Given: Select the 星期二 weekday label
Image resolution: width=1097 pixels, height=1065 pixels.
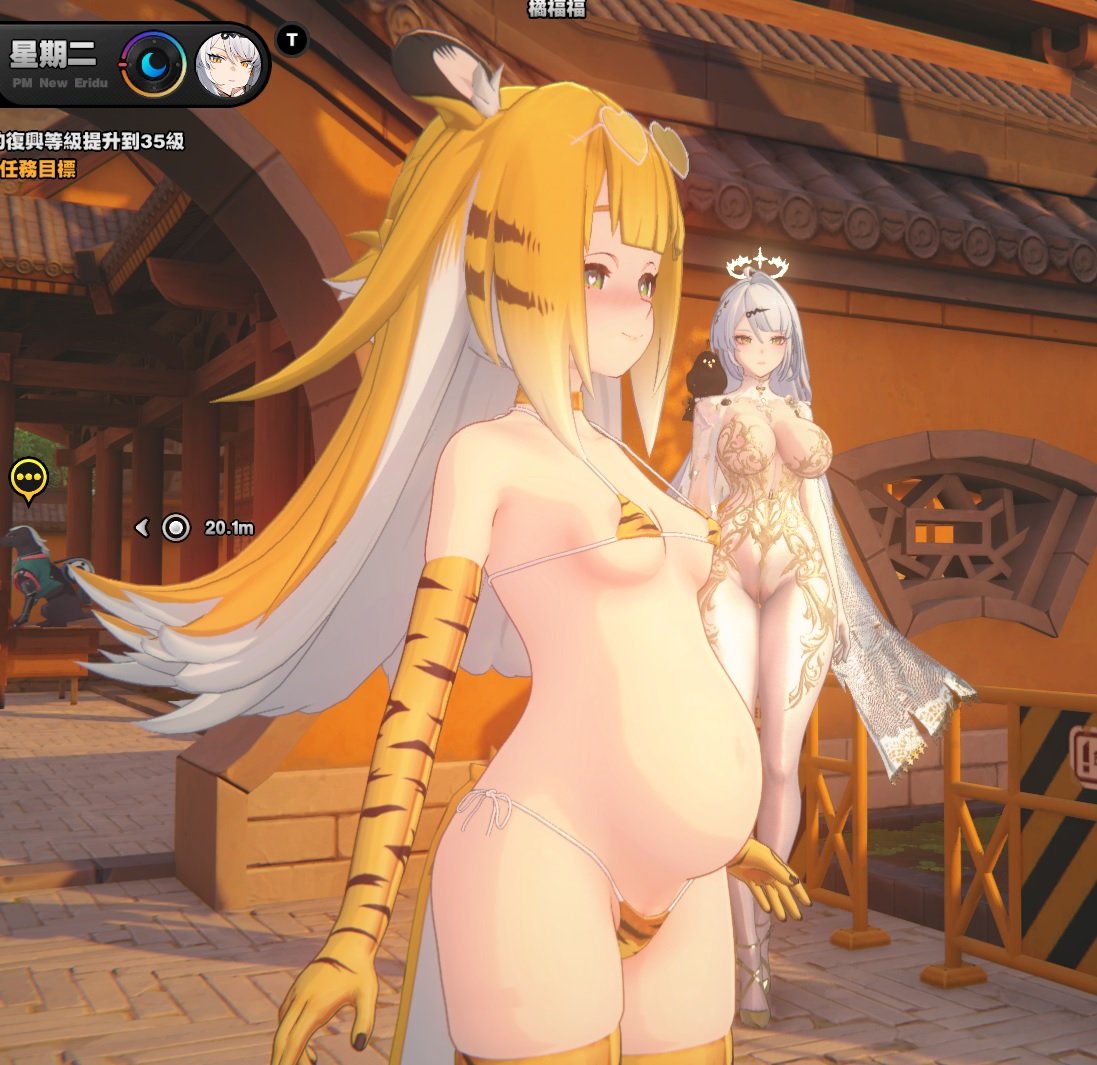Looking at the screenshot, I should click(53, 54).
